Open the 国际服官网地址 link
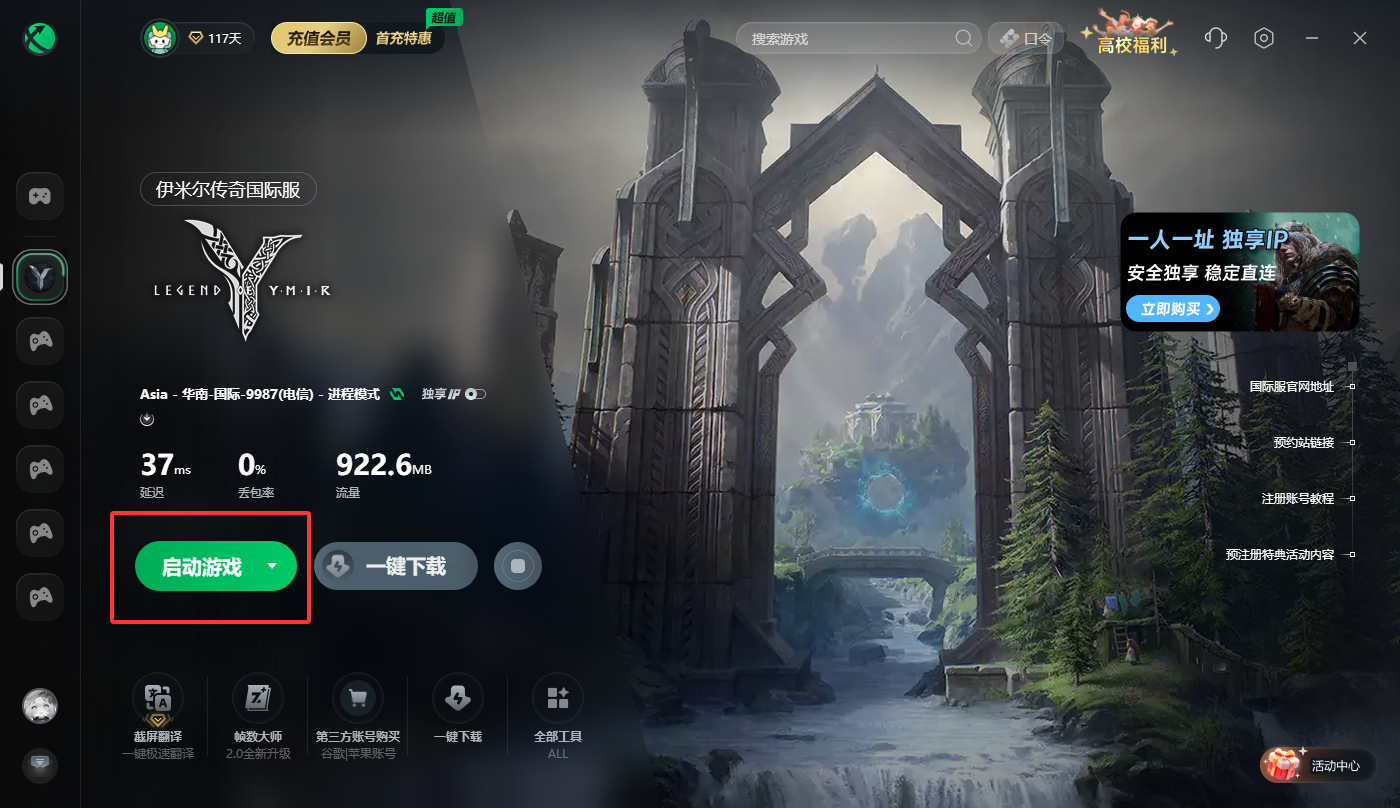 point(1291,386)
